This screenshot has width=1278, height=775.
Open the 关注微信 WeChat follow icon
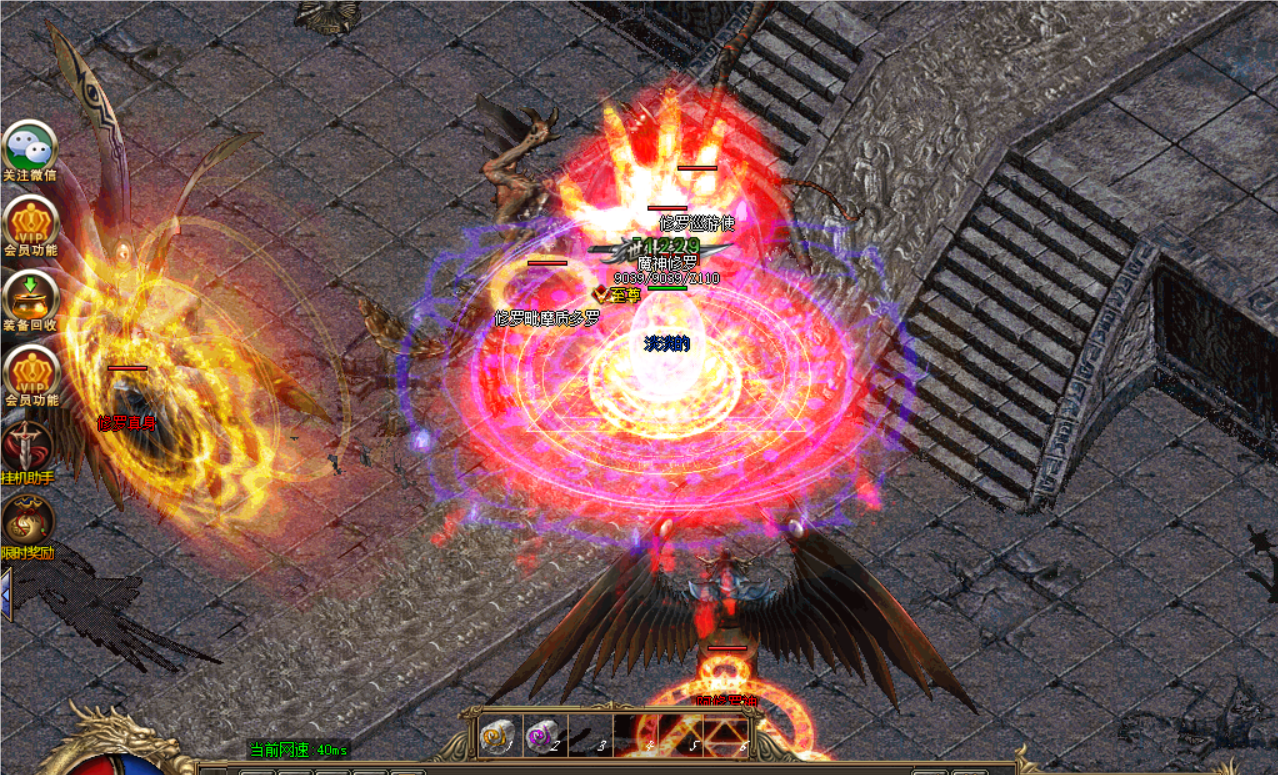tap(29, 148)
